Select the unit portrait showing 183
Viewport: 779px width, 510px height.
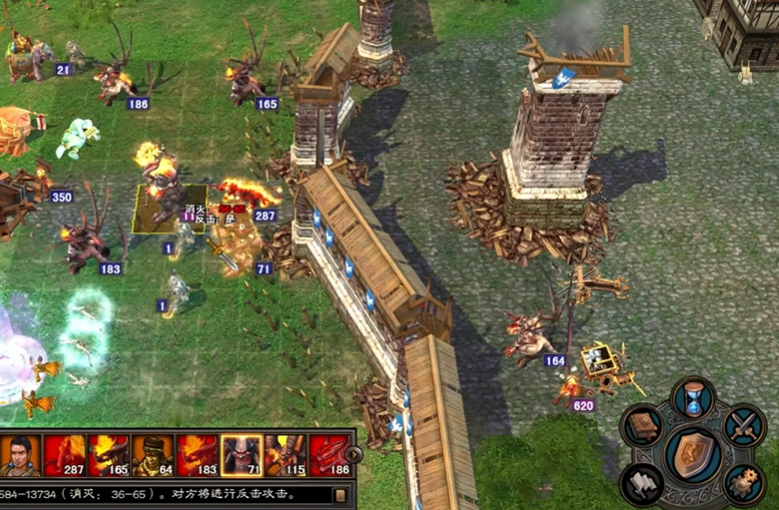click(196, 455)
